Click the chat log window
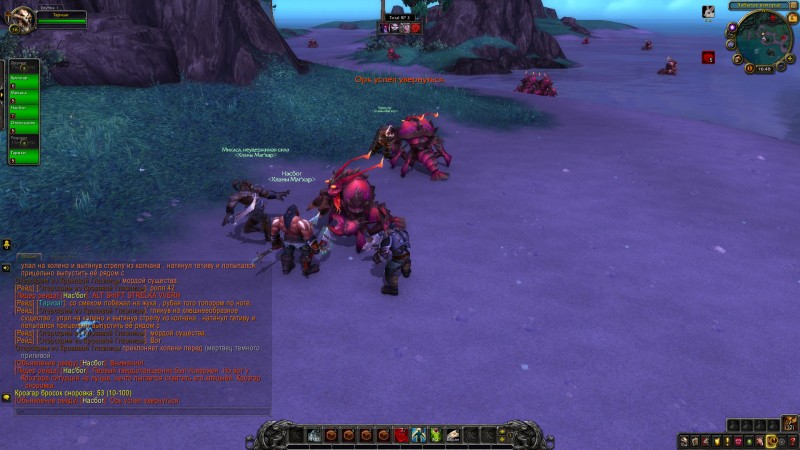 (x=140, y=330)
